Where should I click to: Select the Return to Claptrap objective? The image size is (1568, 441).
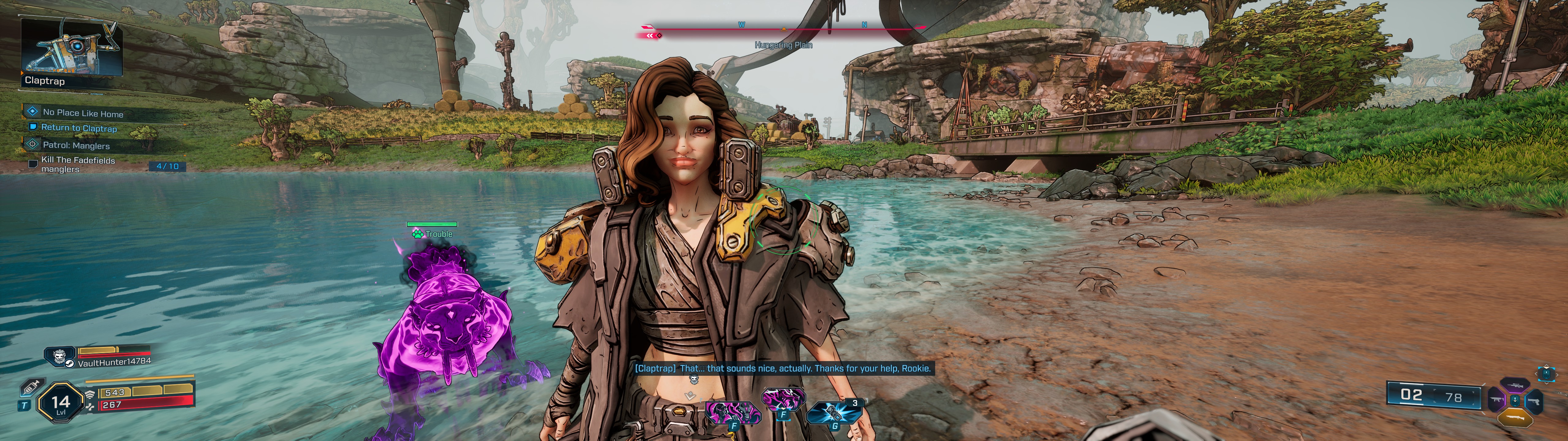click(x=78, y=128)
